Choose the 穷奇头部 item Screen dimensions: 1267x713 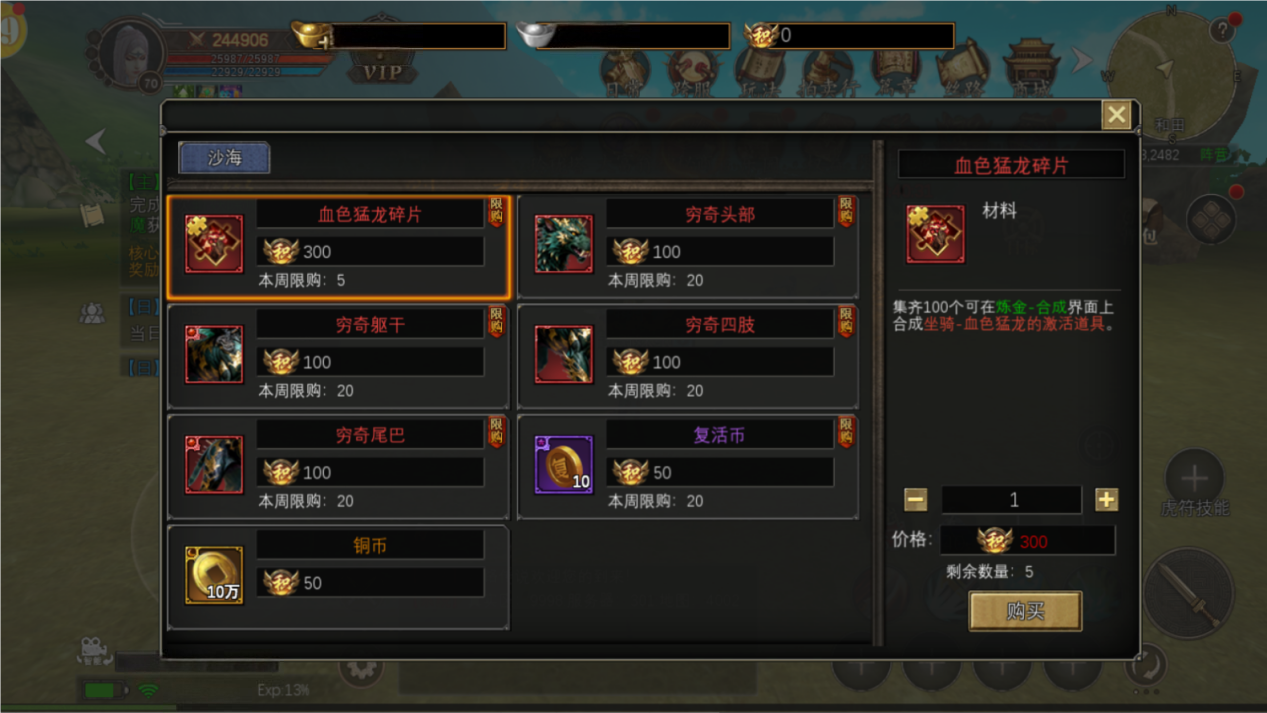tap(688, 248)
